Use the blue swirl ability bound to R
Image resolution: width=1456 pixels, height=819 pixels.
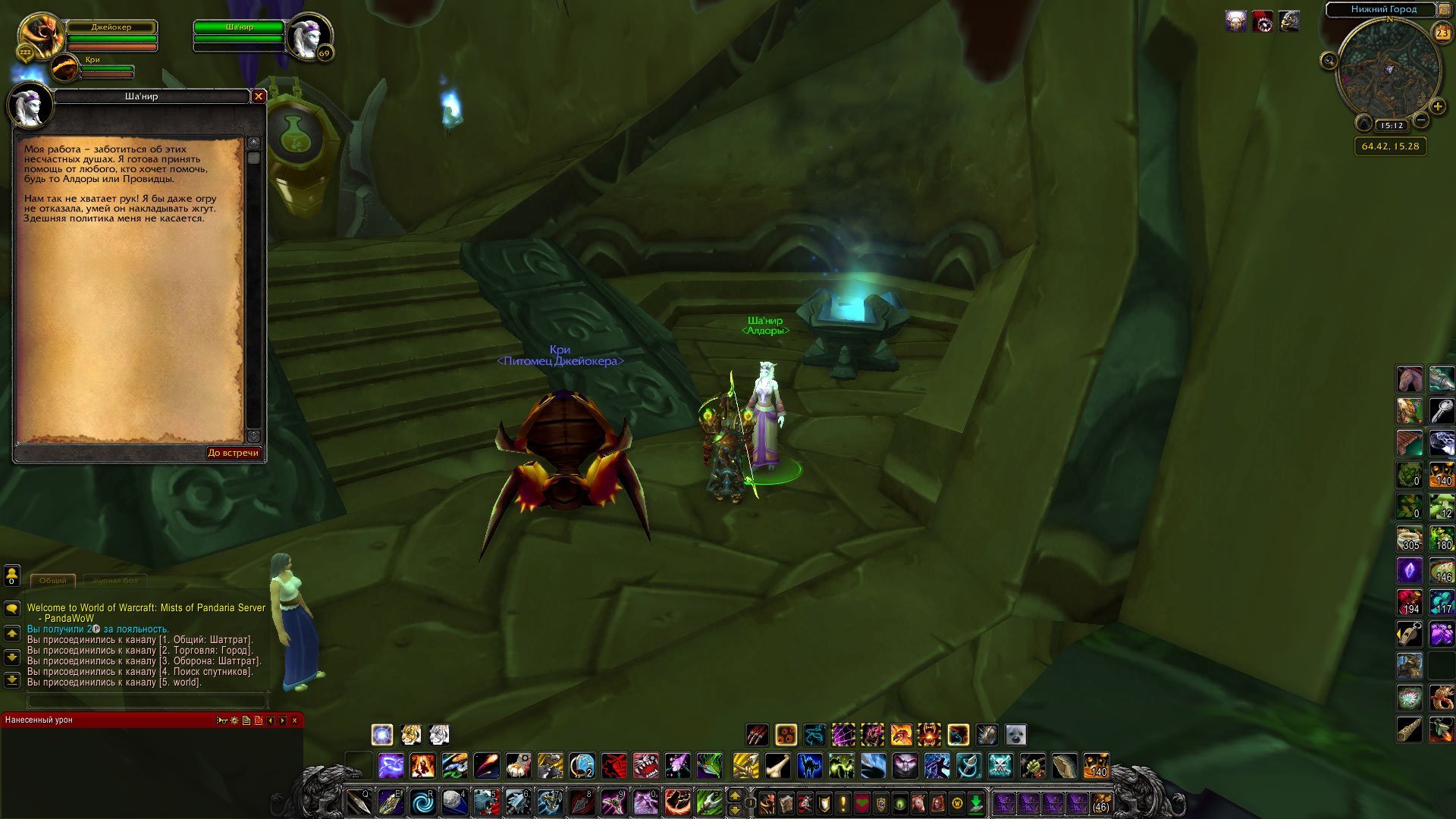[x=422, y=802]
